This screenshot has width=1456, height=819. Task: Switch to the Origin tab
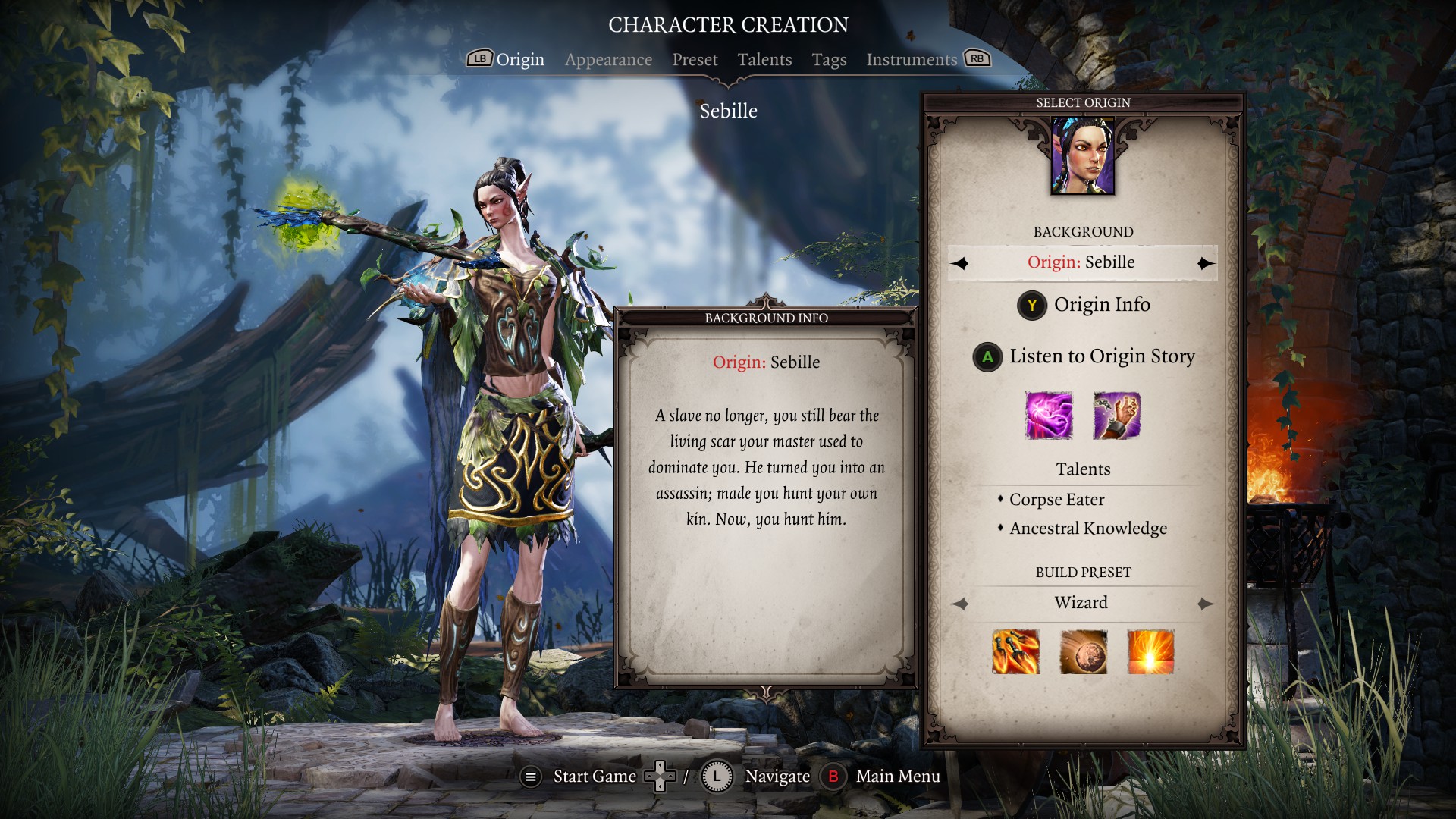pyautogui.click(x=519, y=59)
